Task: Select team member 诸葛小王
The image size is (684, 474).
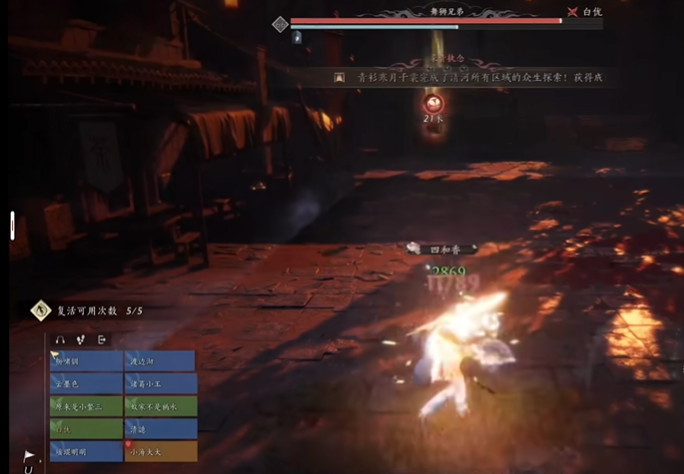Action: click(160, 384)
